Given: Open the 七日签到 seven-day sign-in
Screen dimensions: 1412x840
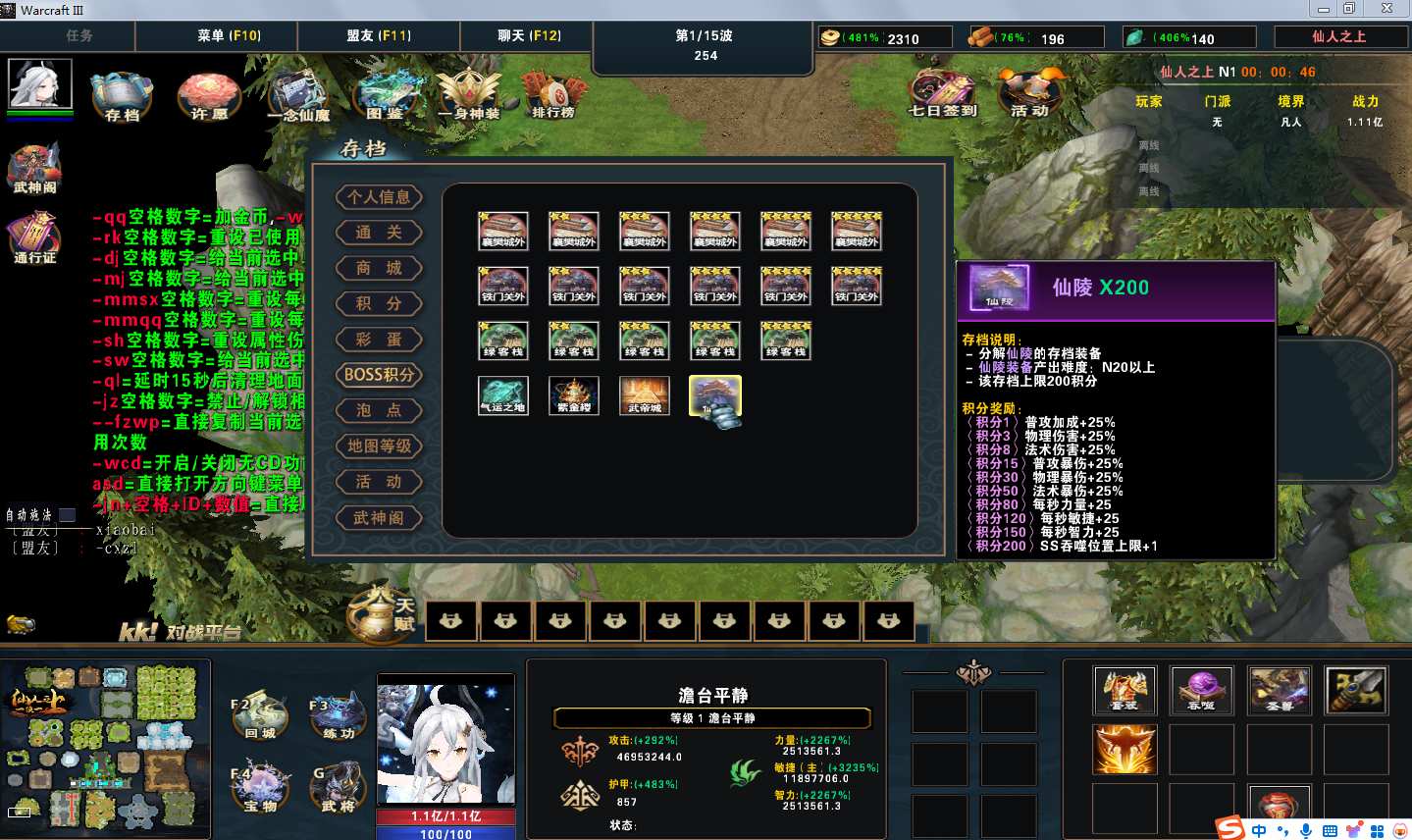Looking at the screenshot, I should click(x=942, y=94).
